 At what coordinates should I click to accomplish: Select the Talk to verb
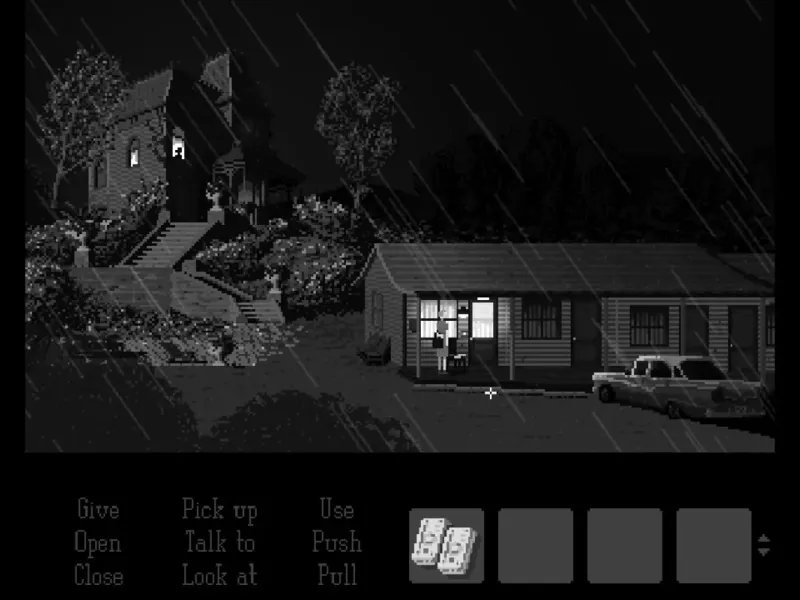219,543
